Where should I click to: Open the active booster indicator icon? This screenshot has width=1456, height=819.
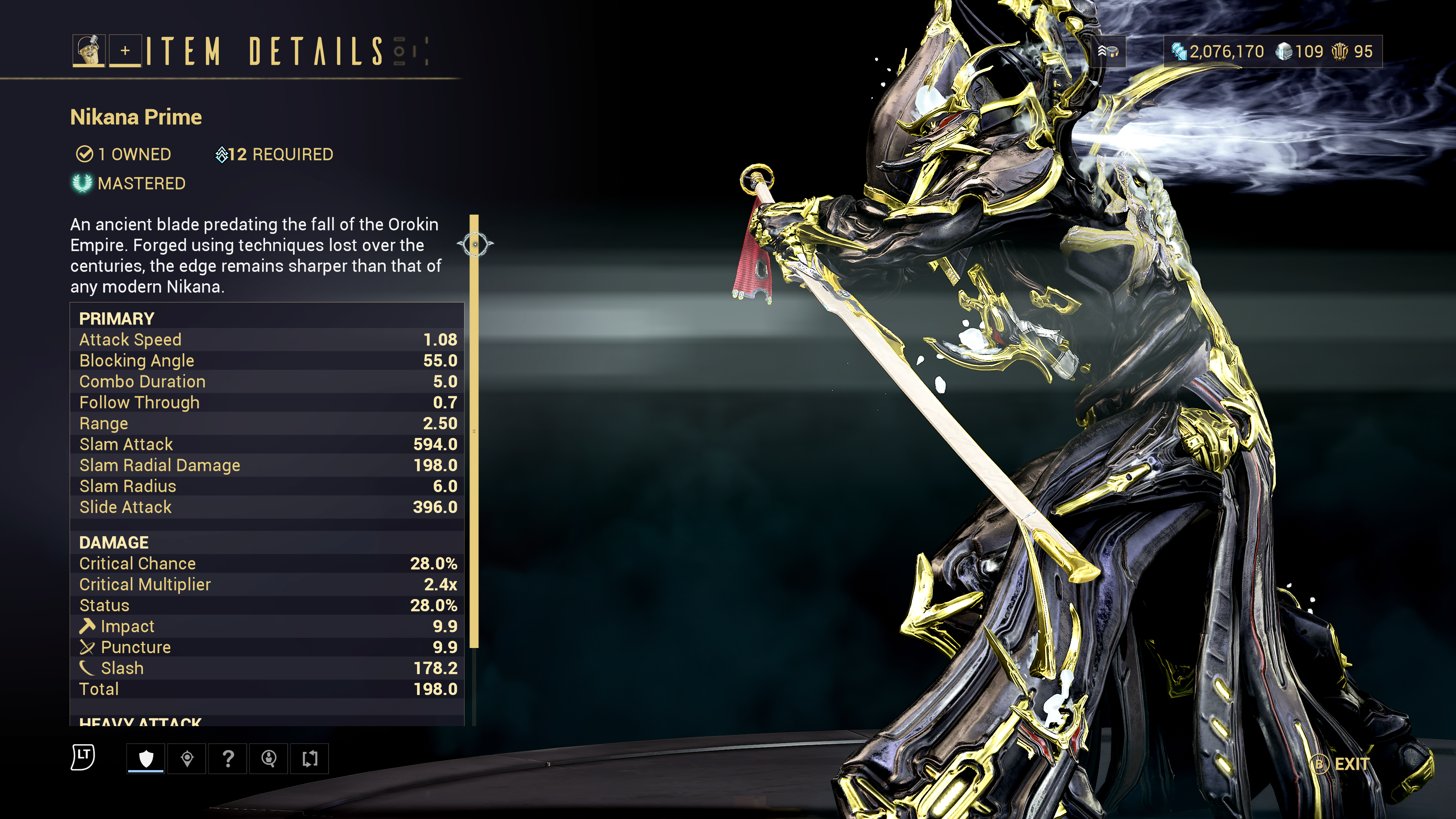1108,52
